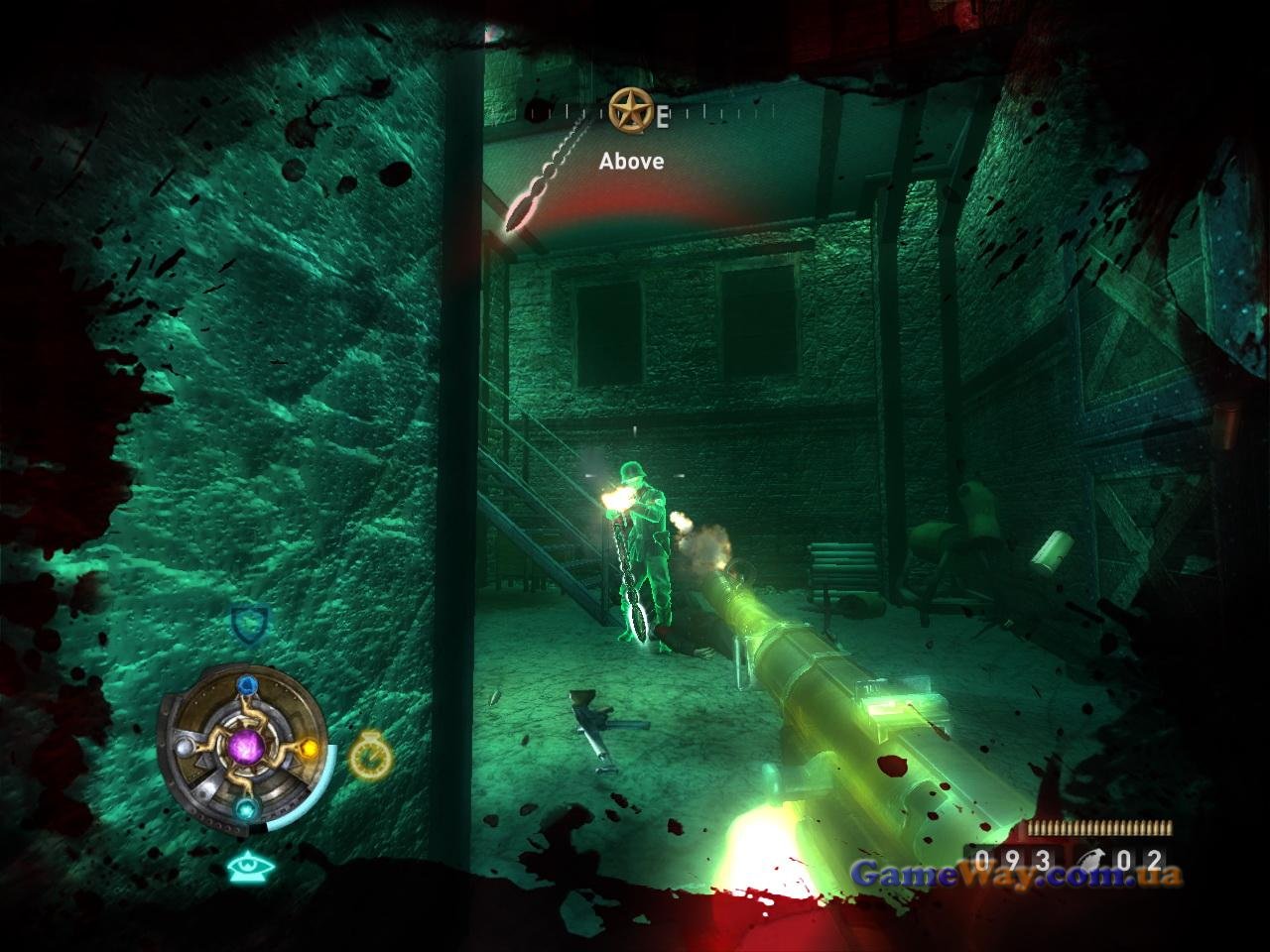Select the blue gem atop the medallion

tap(246, 685)
